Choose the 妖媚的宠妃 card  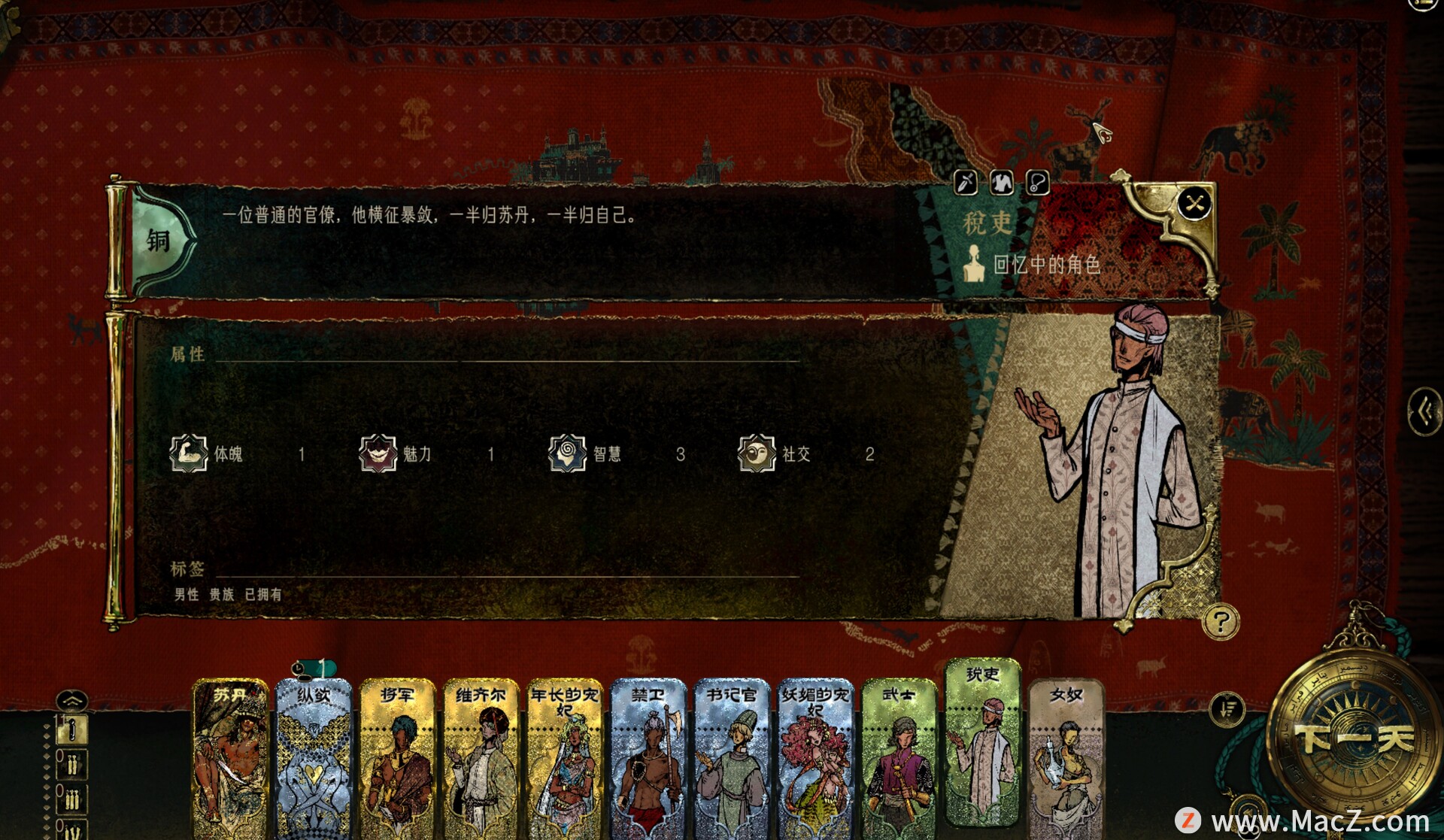click(x=815, y=756)
